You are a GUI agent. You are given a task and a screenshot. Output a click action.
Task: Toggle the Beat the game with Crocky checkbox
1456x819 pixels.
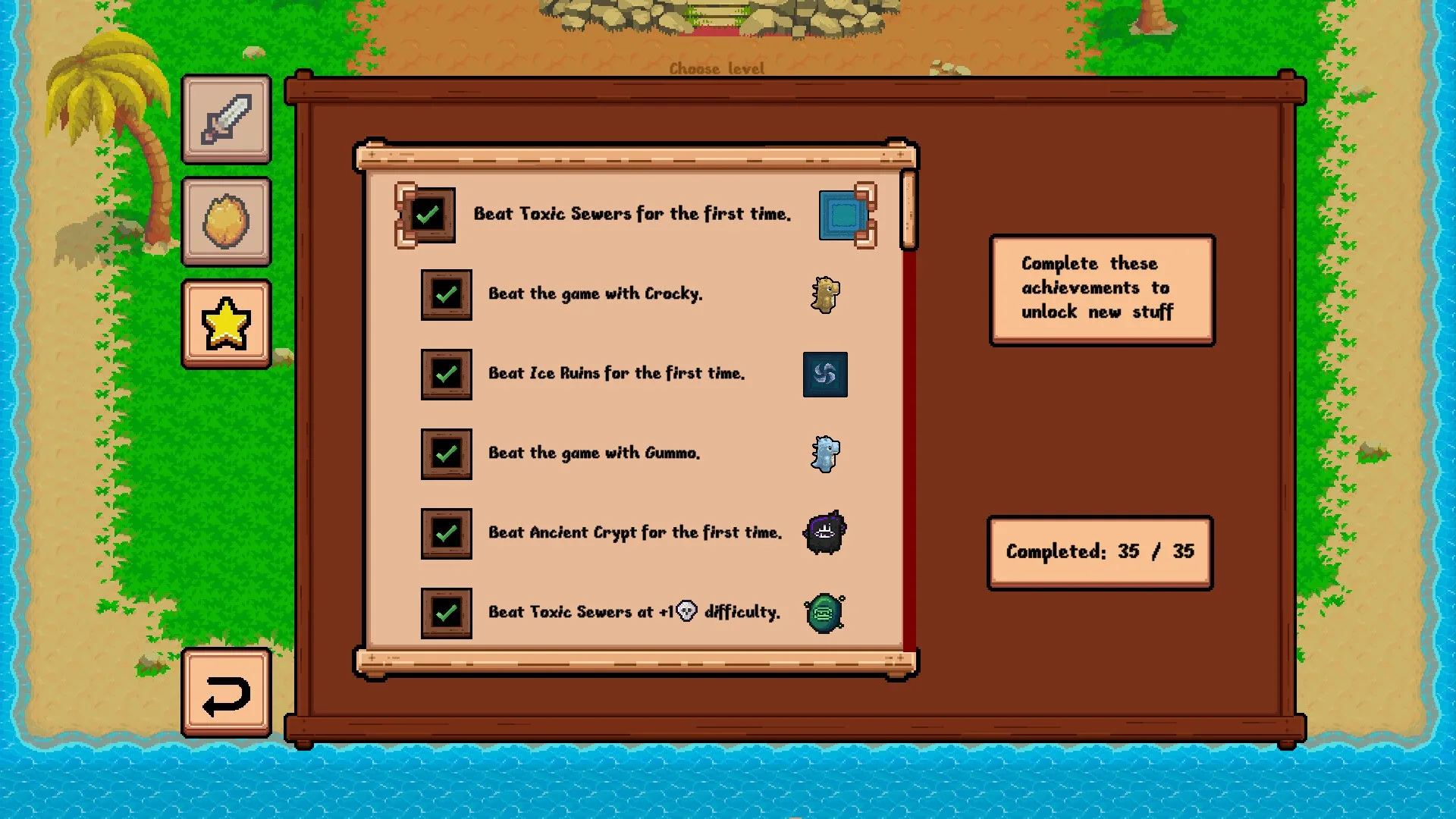tap(446, 294)
